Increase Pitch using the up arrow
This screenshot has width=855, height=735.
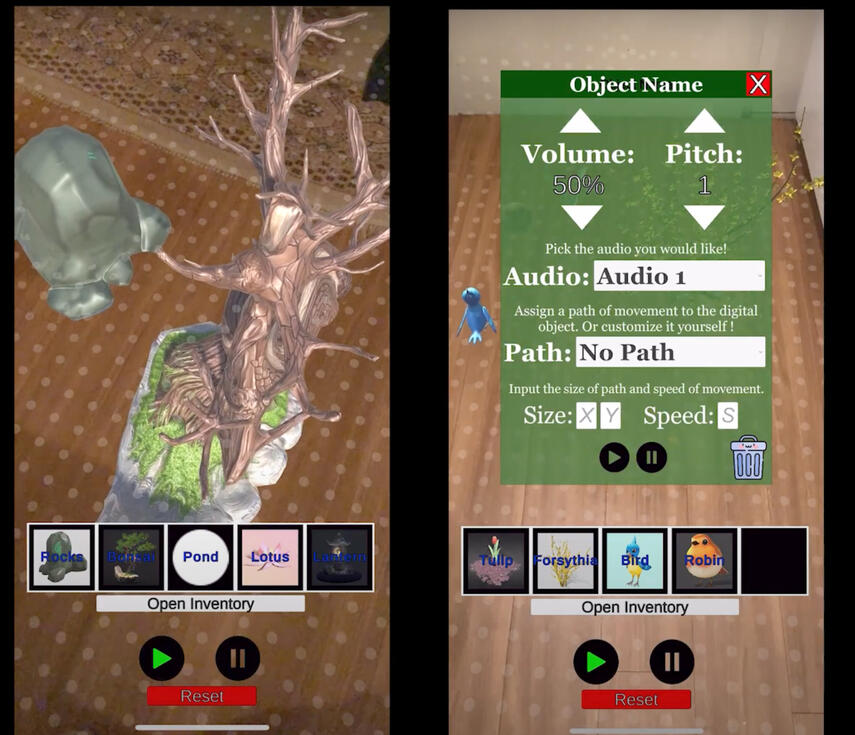[704, 122]
